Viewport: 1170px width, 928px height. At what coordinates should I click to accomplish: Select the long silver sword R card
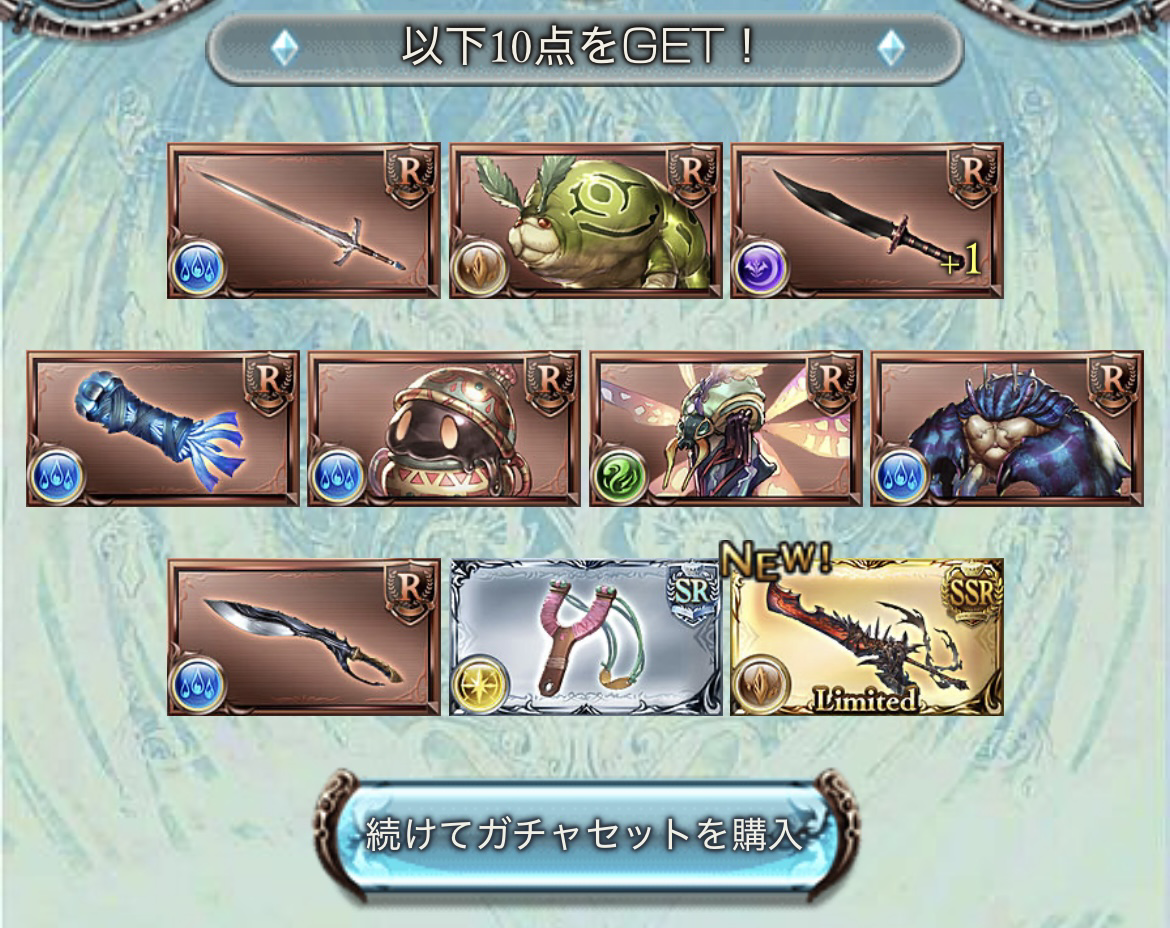[303, 221]
